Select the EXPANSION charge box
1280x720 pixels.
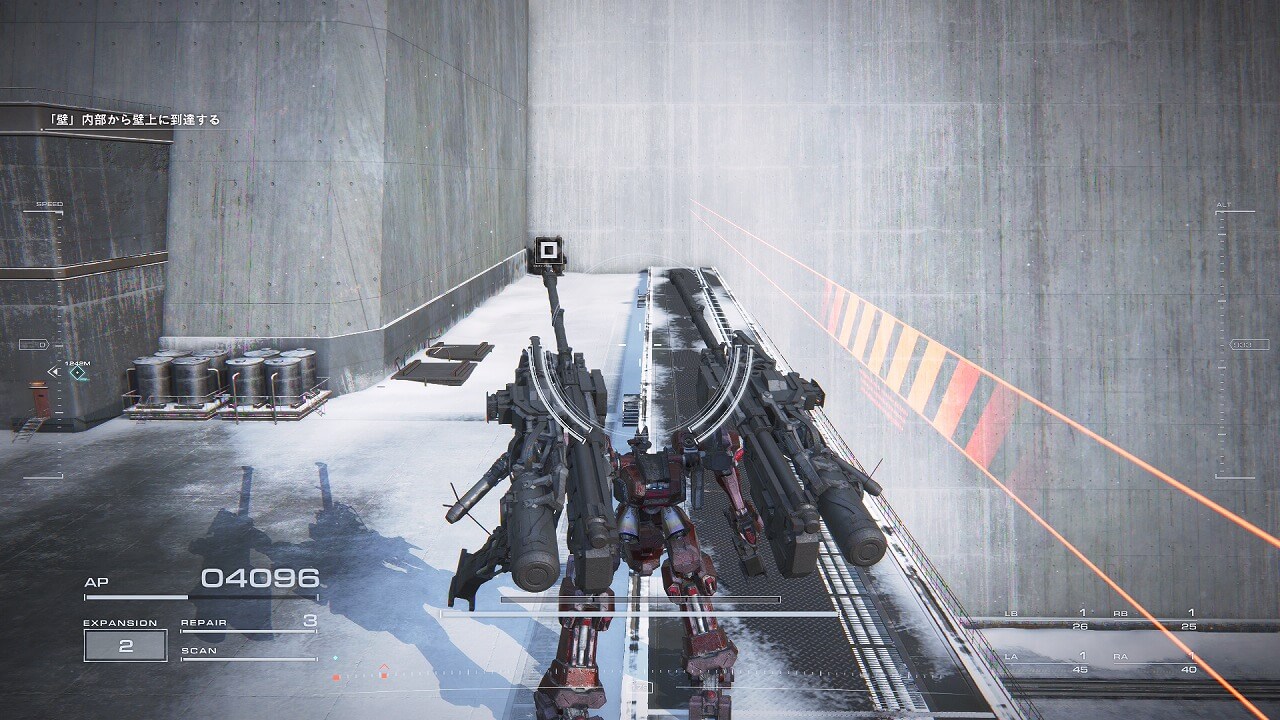[125, 645]
